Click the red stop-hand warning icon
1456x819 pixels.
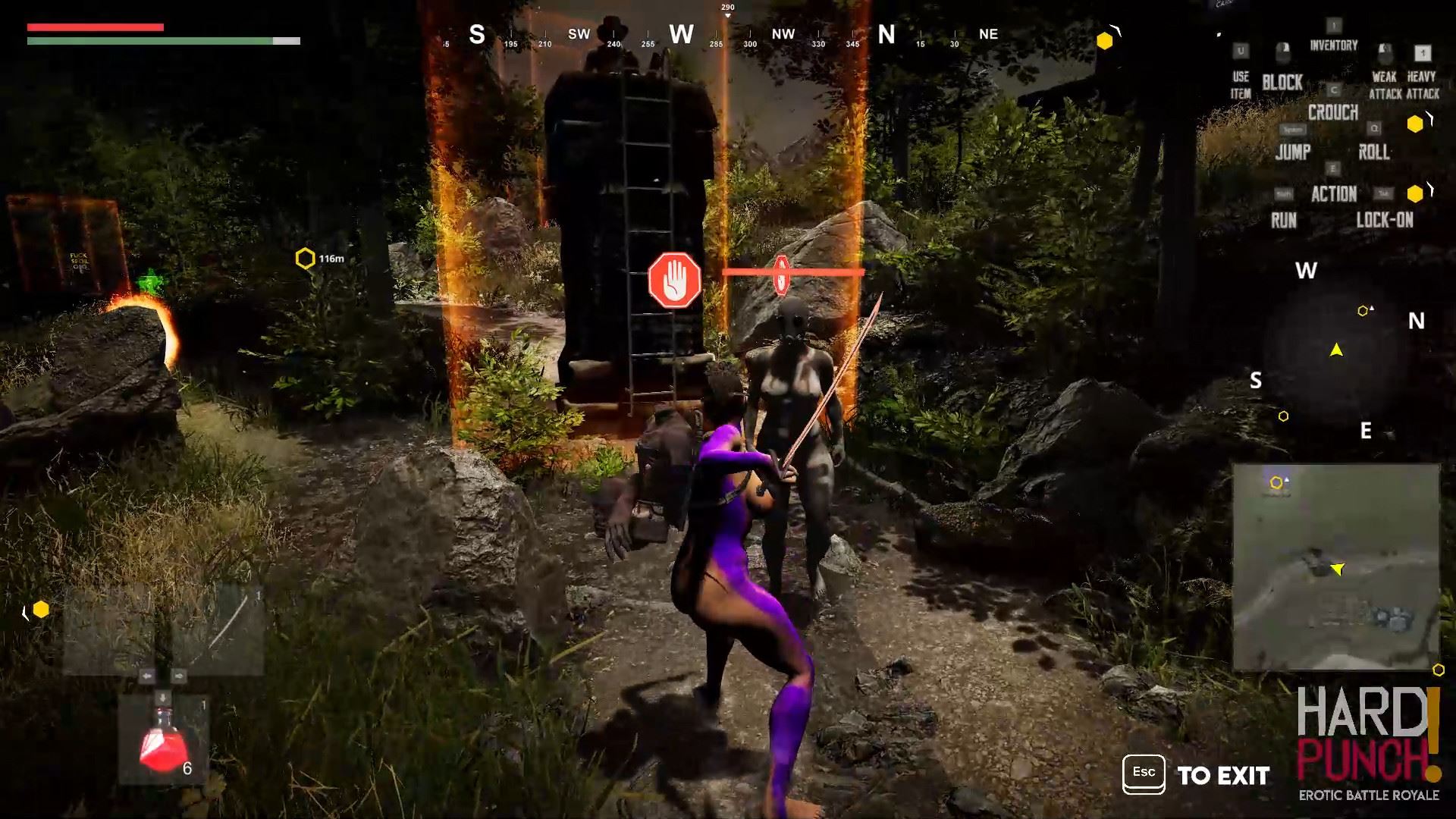(x=674, y=281)
